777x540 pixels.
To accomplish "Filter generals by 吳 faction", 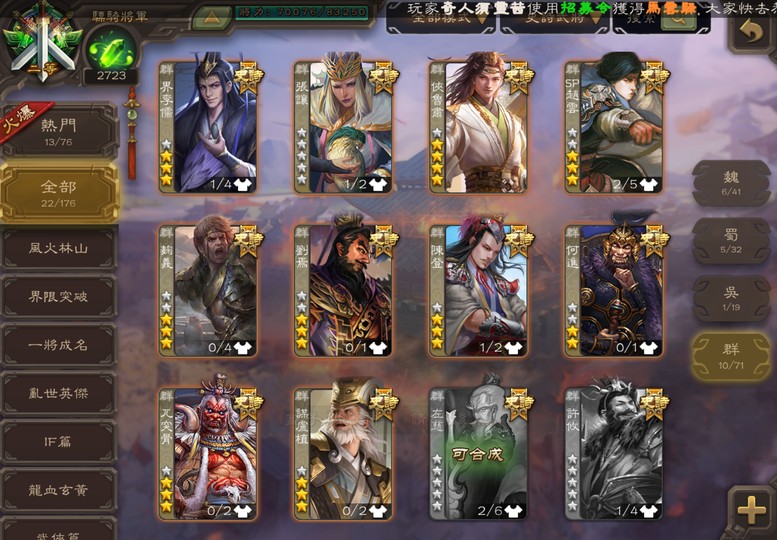I will (x=731, y=298).
